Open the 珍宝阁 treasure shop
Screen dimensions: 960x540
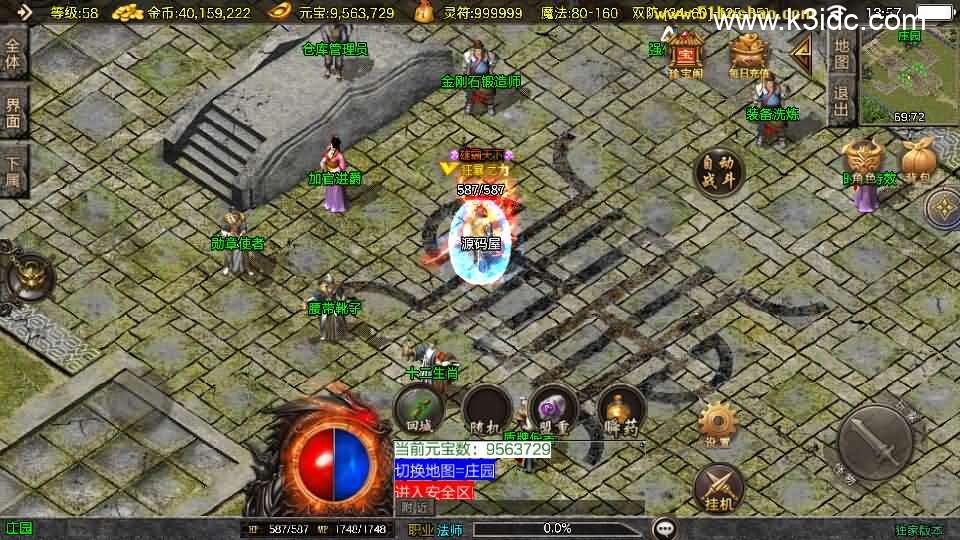[687, 53]
